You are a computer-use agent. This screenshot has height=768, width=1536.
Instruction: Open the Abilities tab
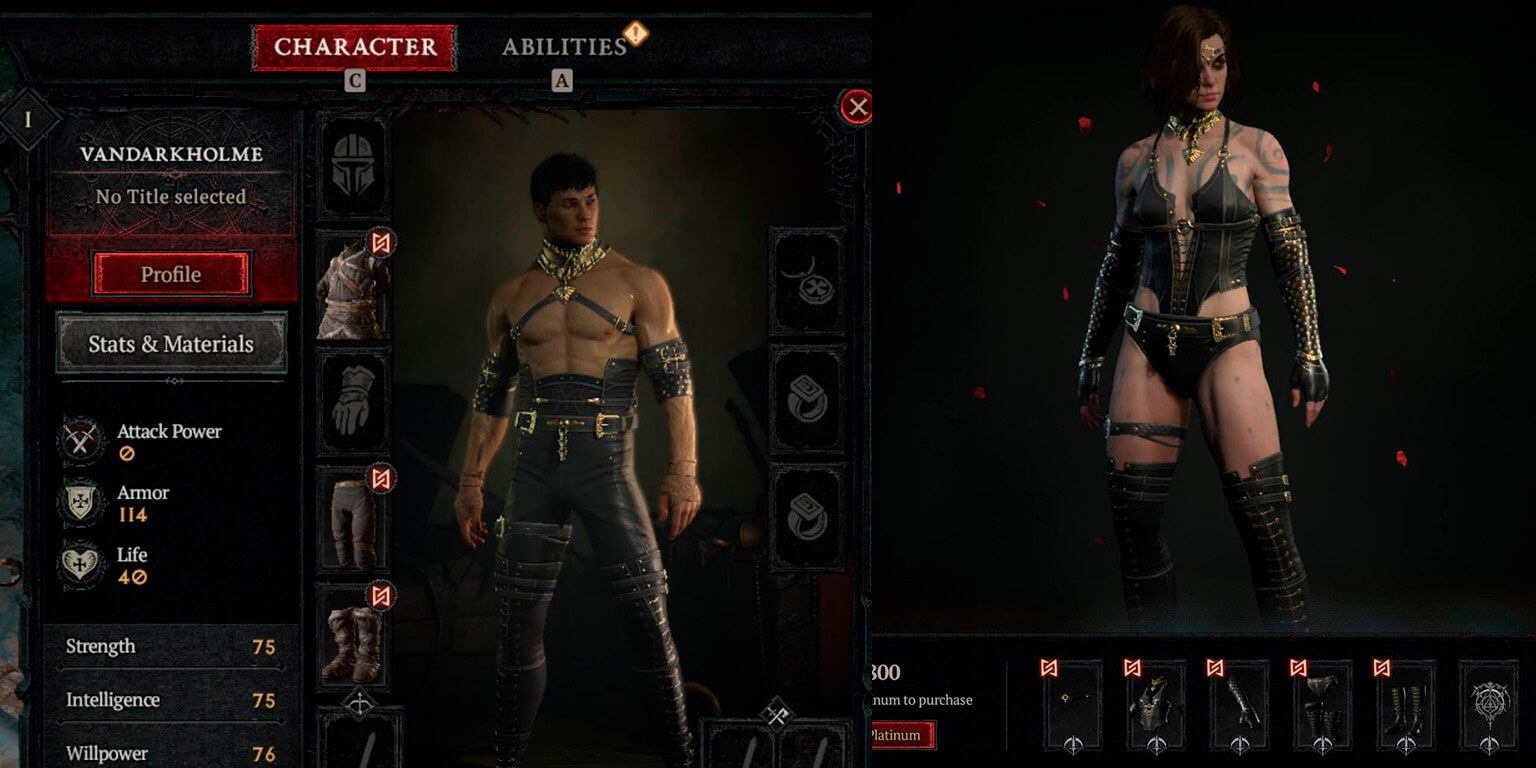[564, 47]
